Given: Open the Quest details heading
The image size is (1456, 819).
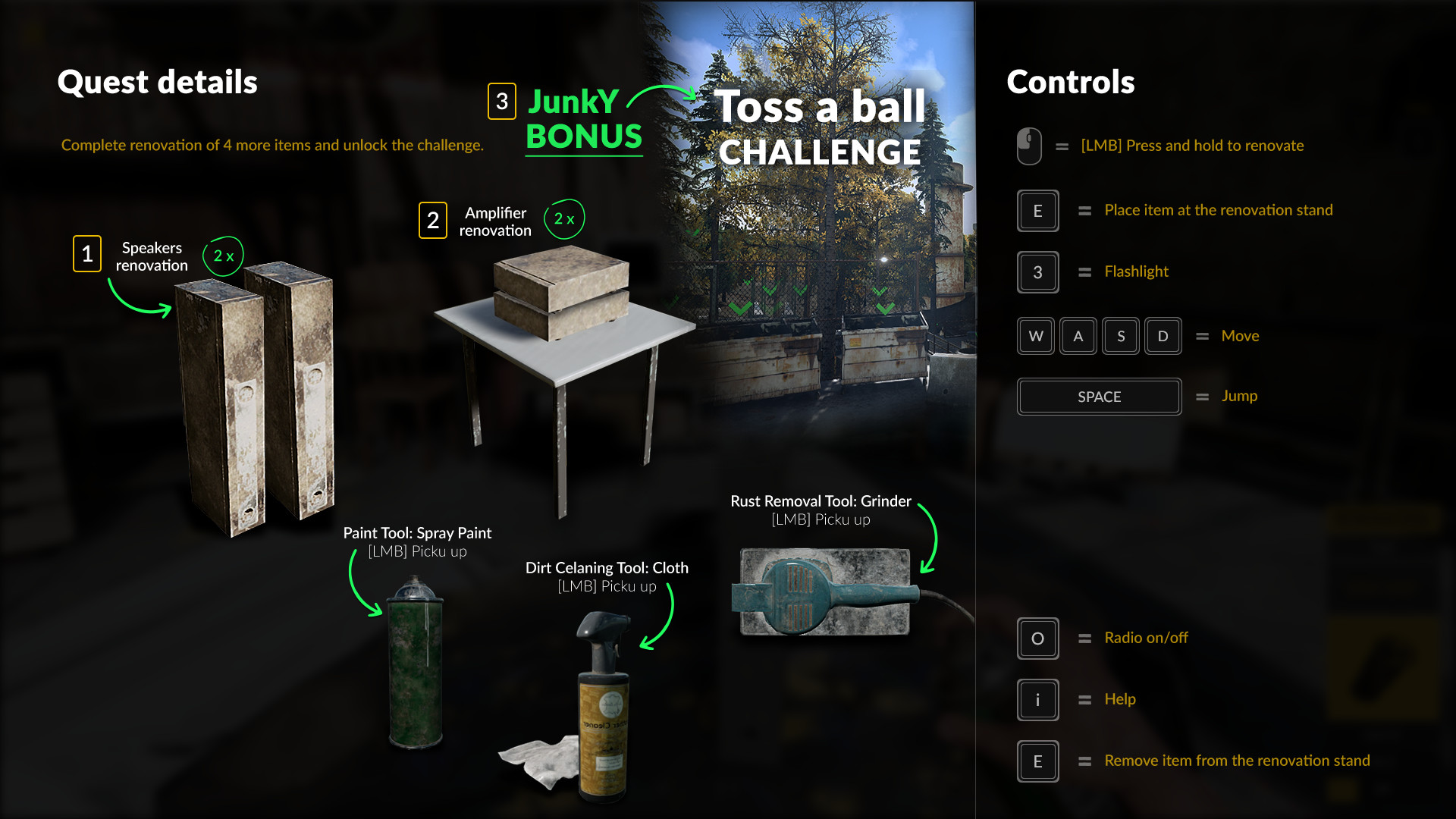Looking at the screenshot, I should [x=158, y=83].
